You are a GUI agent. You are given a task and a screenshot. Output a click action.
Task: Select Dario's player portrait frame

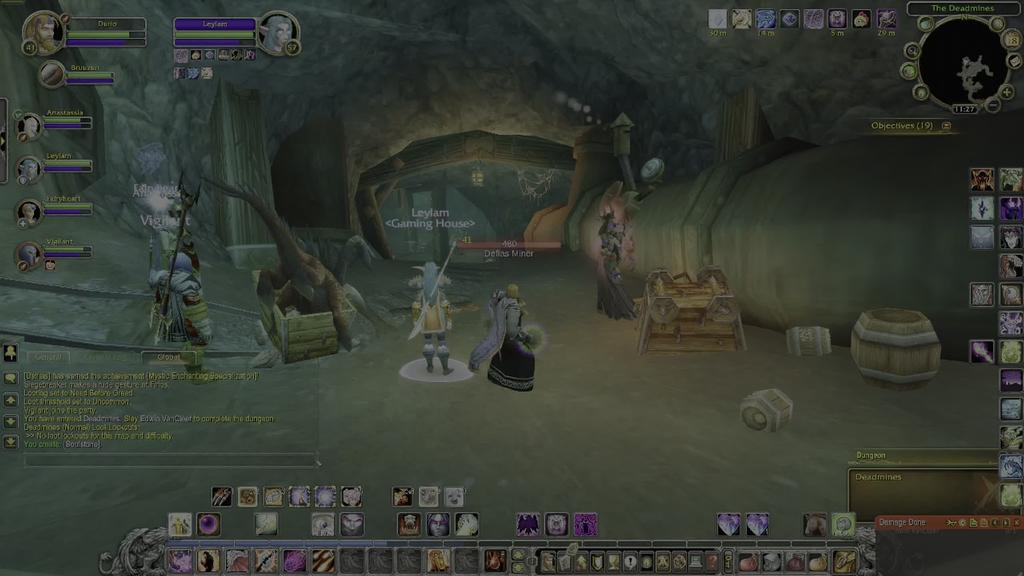pos(43,32)
